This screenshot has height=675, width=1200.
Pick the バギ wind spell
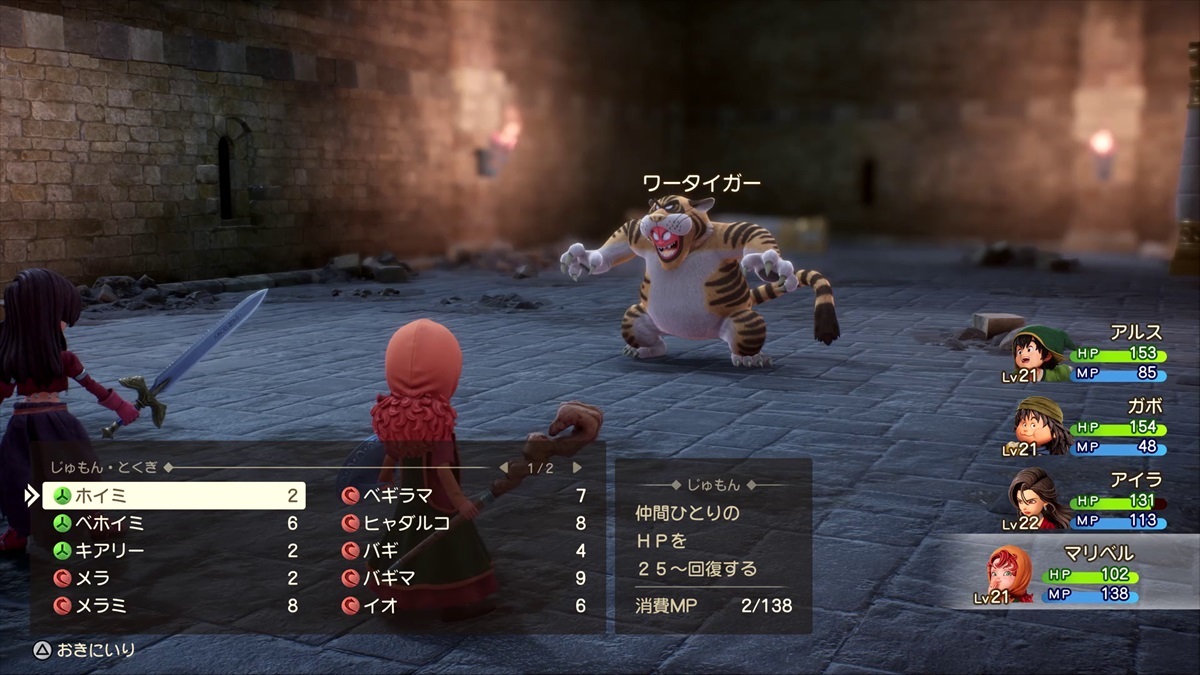pos(462,551)
